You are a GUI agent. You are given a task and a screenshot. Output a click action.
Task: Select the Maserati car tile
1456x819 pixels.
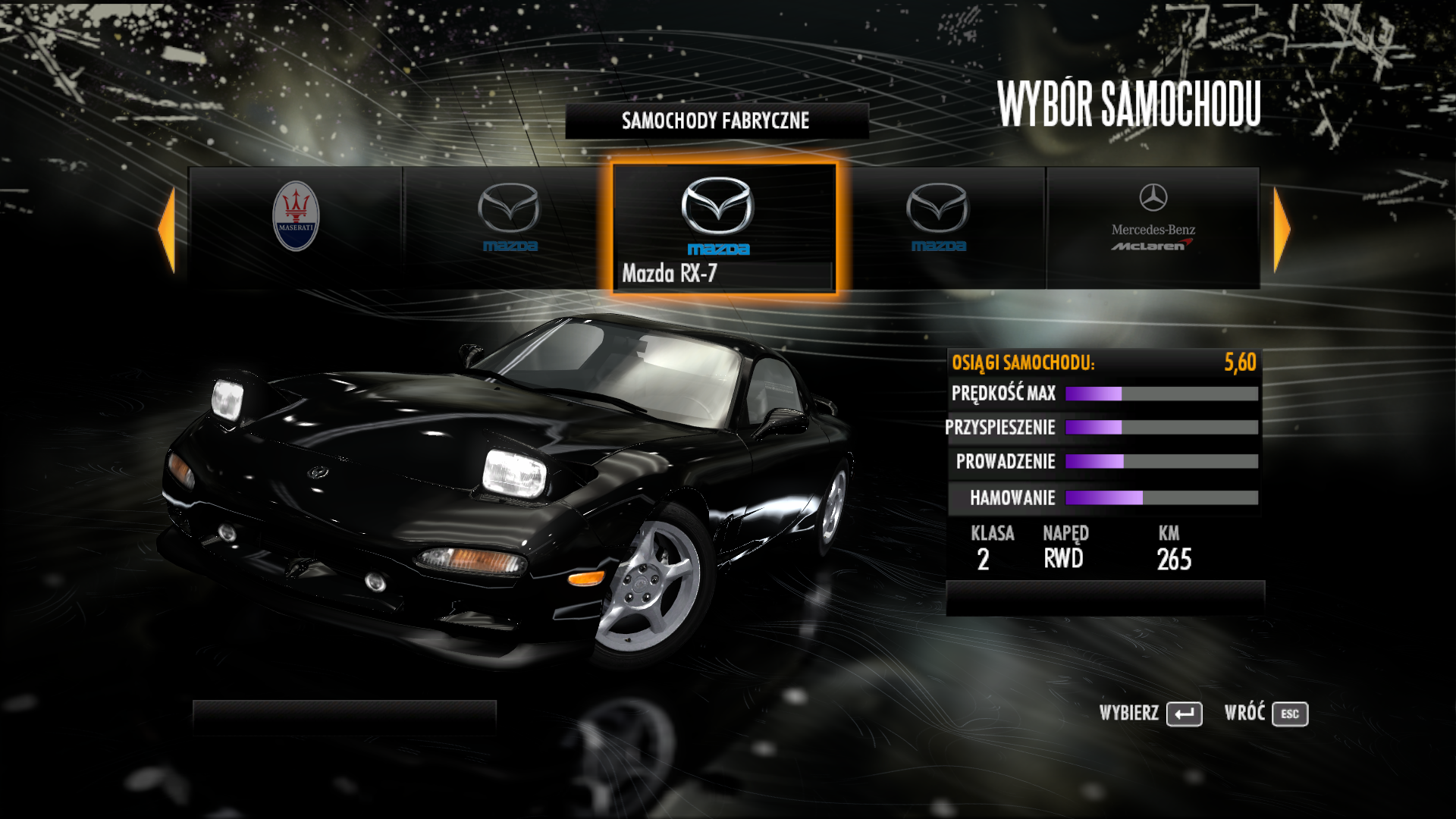[296, 226]
